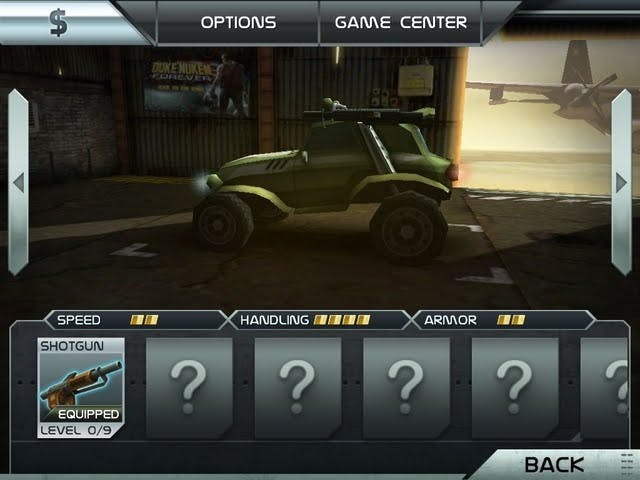Open Game Center
Image resolution: width=640 pixels, height=480 pixels.
pyautogui.click(x=400, y=22)
